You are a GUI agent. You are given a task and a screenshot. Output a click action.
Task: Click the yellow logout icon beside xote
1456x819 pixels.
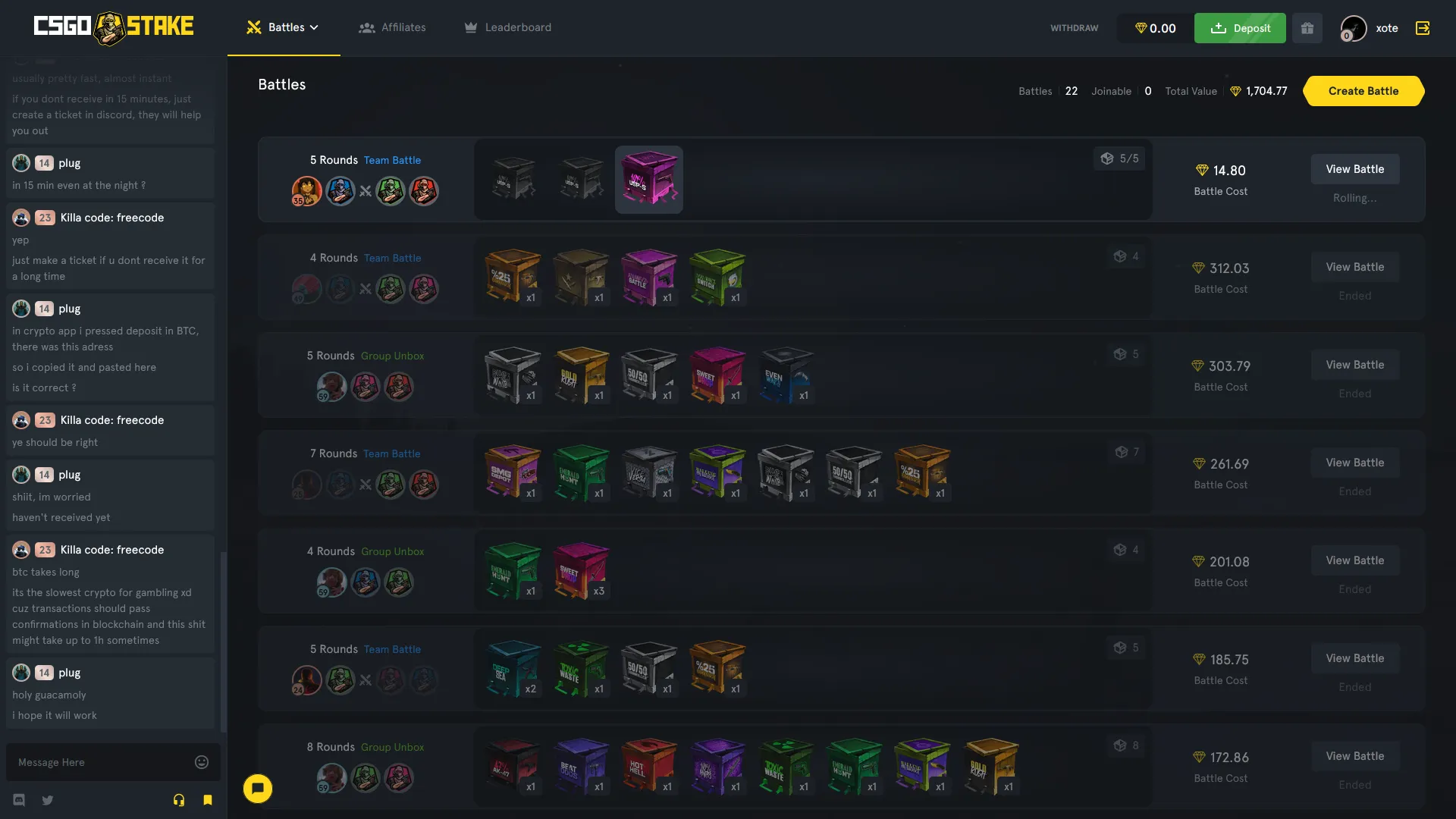(1423, 28)
